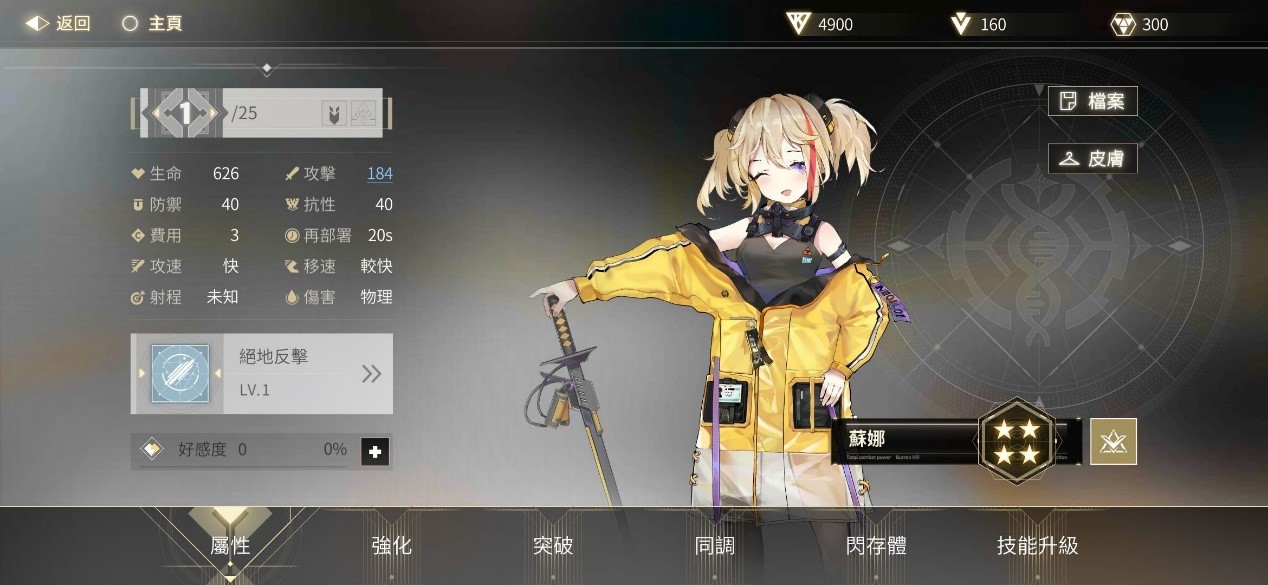Screen dimensions: 1268x585
Task: Show the 閃存體 tab
Action: click(x=876, y=545)
